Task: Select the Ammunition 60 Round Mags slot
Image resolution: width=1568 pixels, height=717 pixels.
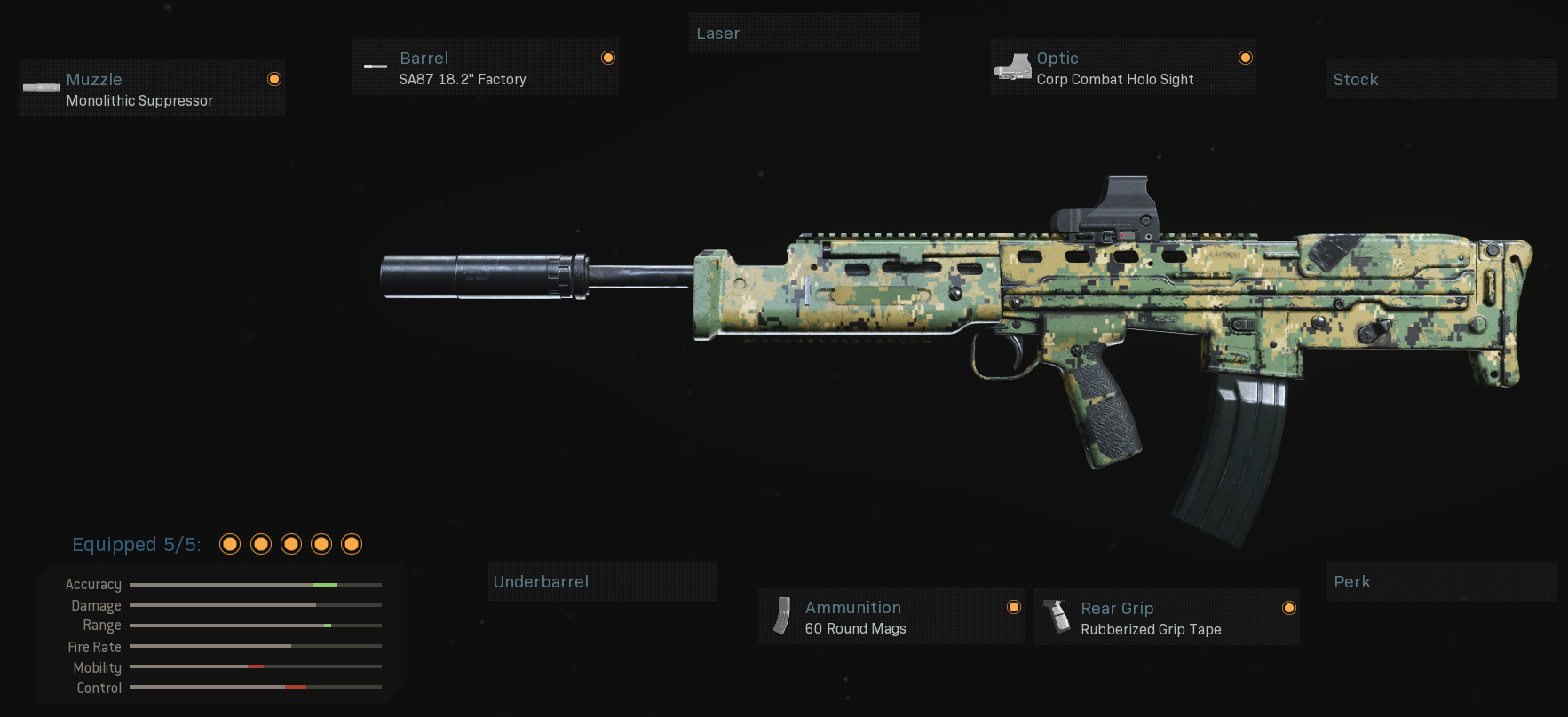Action: tap(891, 617)
